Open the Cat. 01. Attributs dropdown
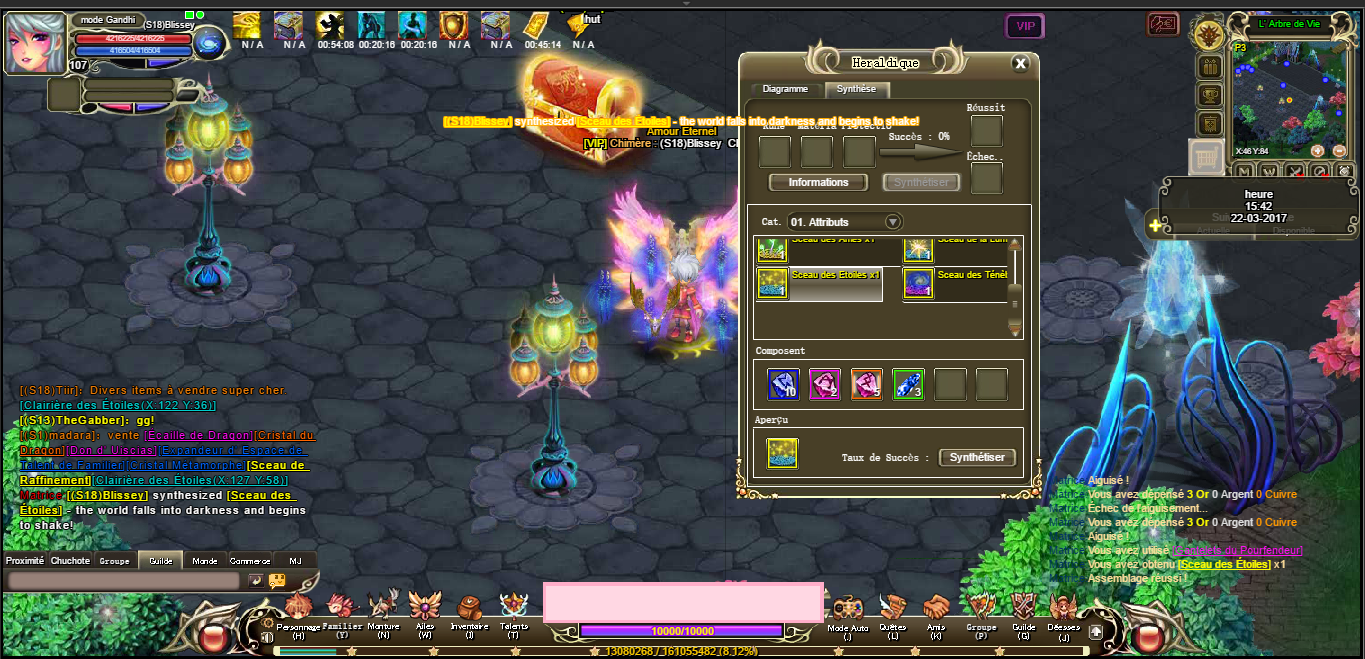Viewport: 1365px width, 659px height. click(893, 222)
